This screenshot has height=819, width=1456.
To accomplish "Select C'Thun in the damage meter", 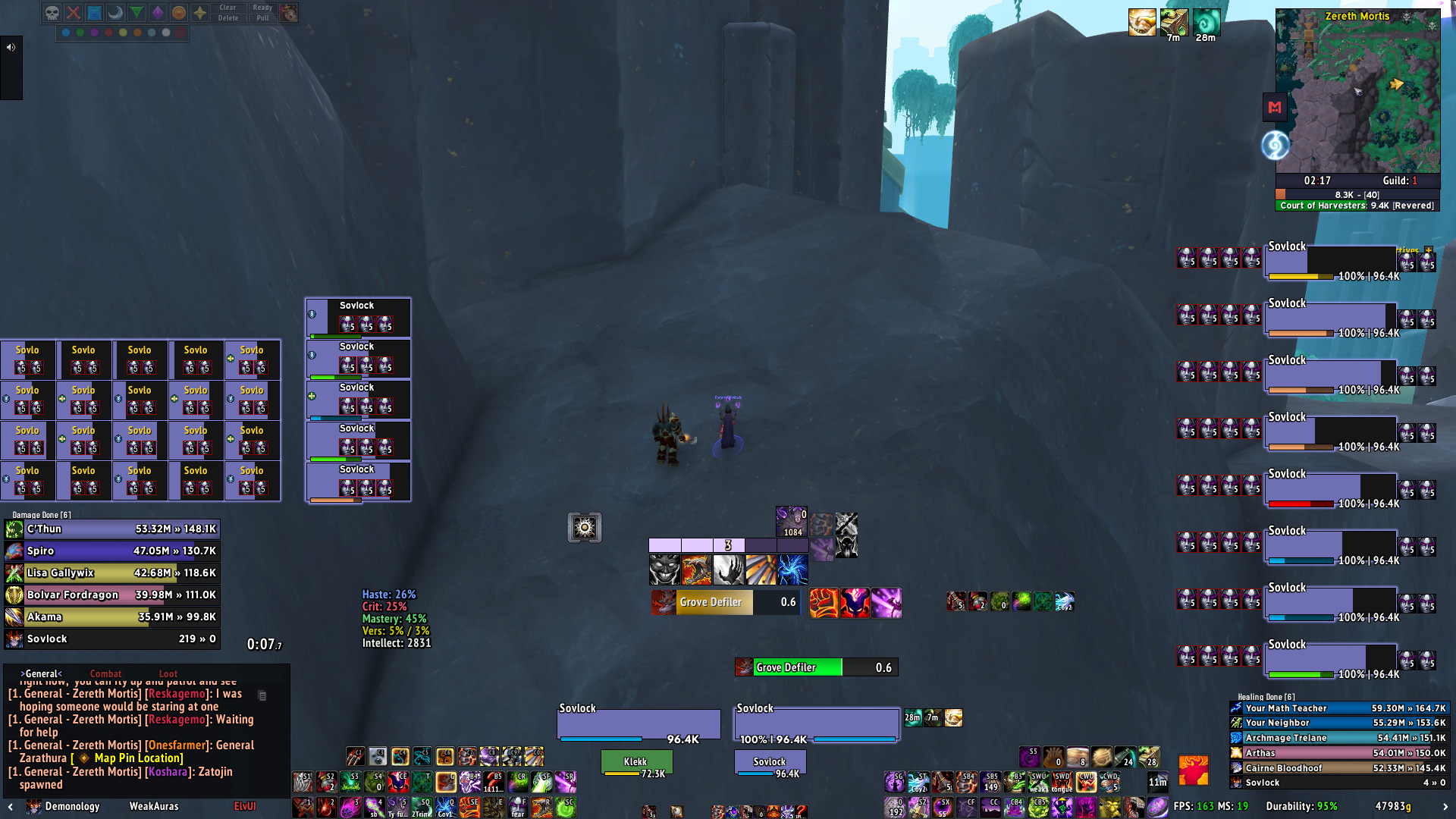I will coord(112,529).
